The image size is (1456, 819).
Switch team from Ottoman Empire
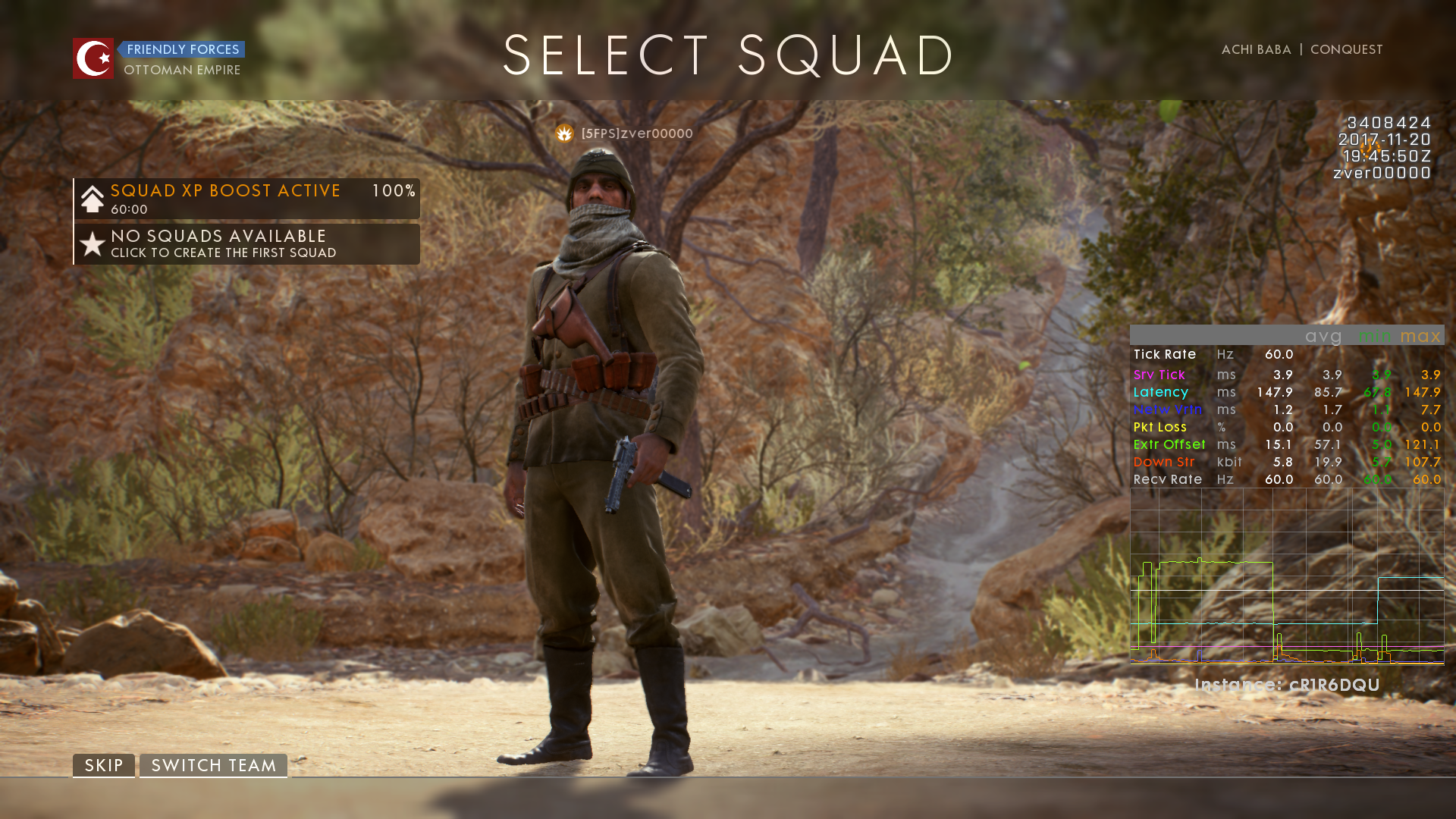click(x=213, y=765)
